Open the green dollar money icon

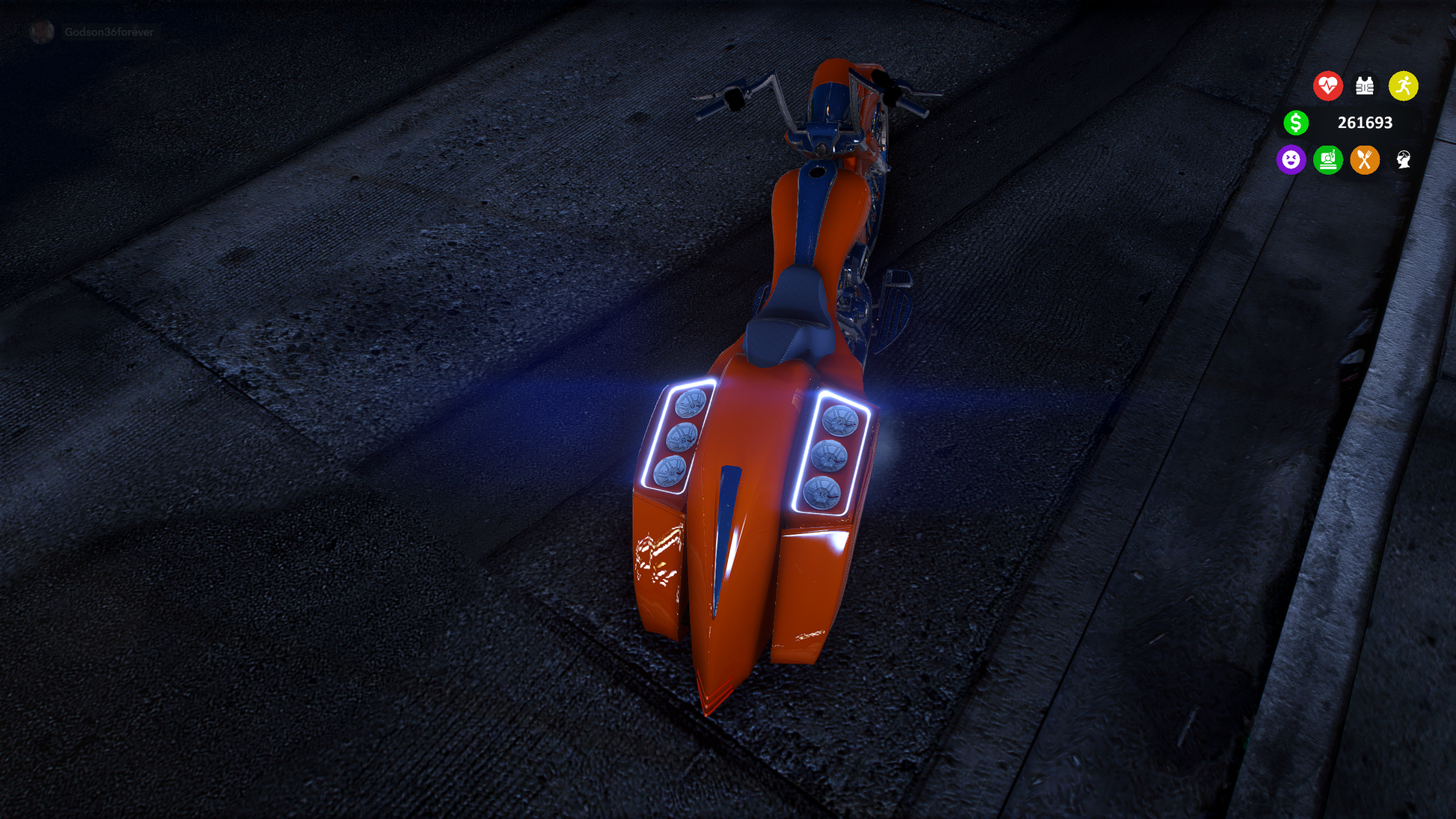coord(1296,123)
